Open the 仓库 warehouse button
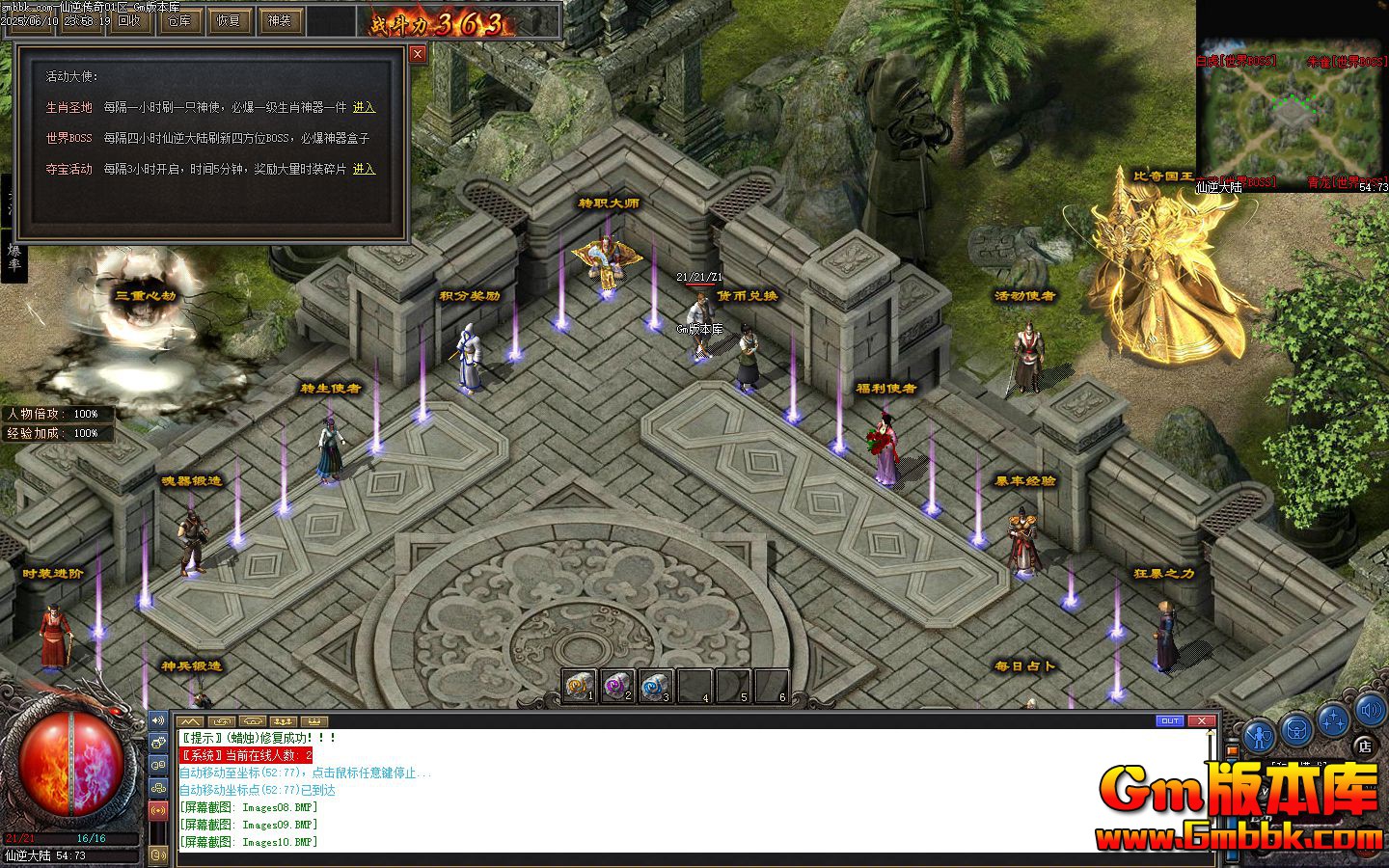This screenshot has width=1389, height=868. click(x=179, y=20)
